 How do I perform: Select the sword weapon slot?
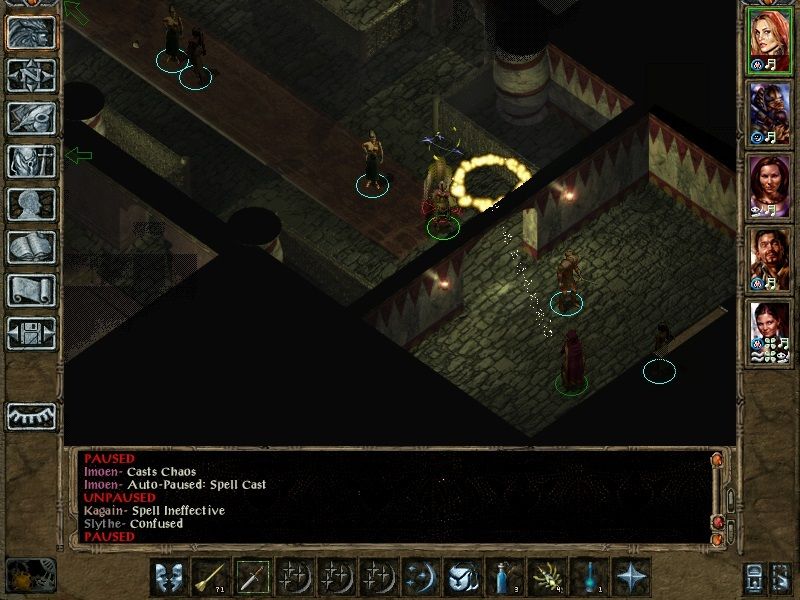252,577
